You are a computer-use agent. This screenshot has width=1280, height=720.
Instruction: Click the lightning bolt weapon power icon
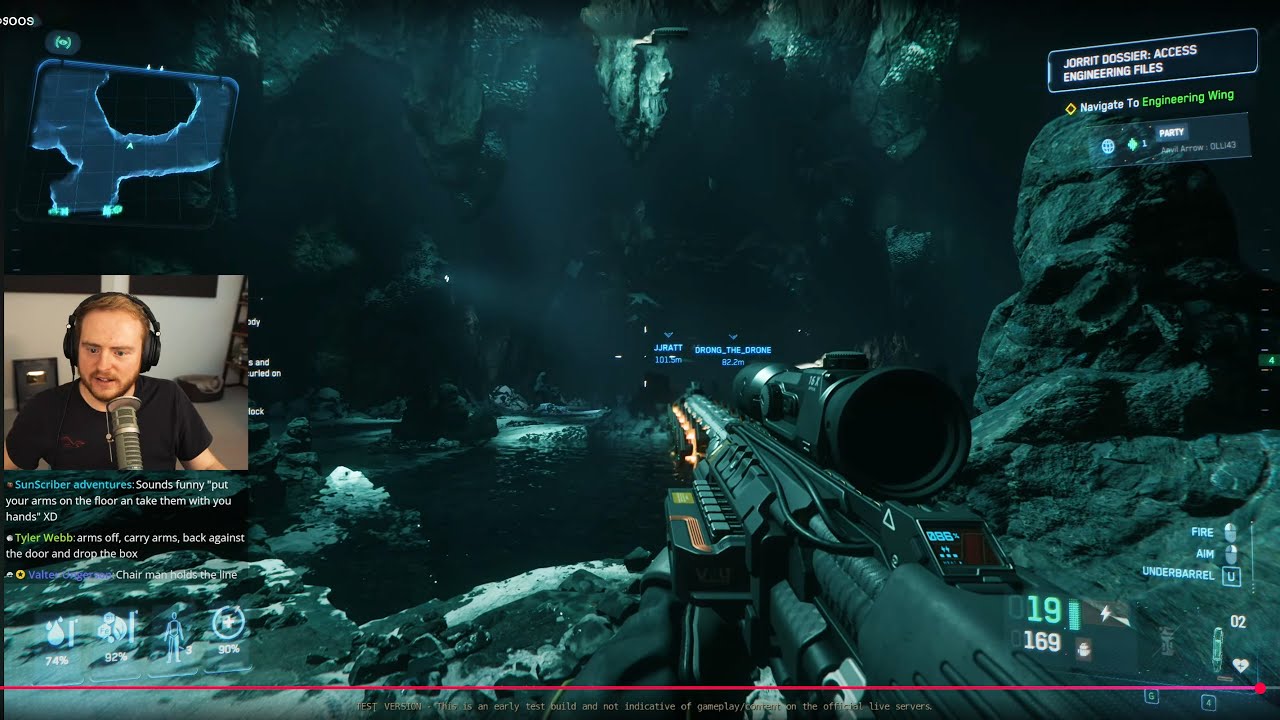[x=1108, y=613]
